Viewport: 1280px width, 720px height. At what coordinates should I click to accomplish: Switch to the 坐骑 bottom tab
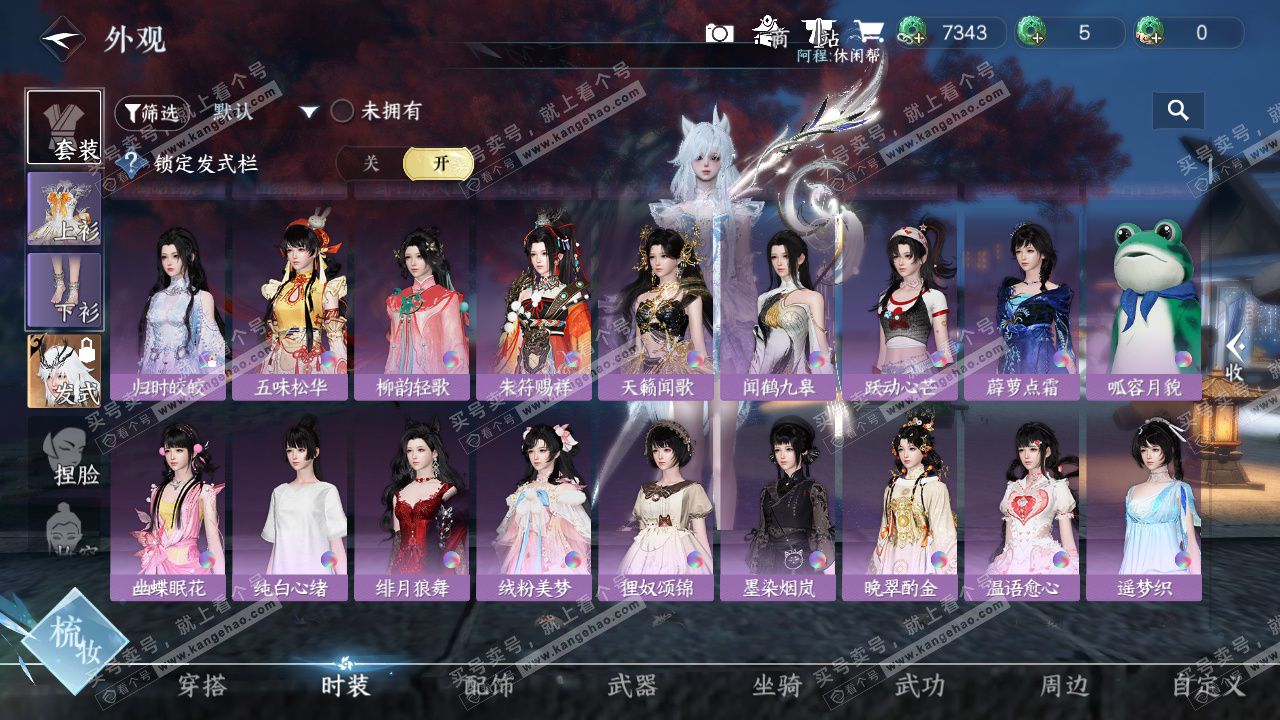(777, 685)
